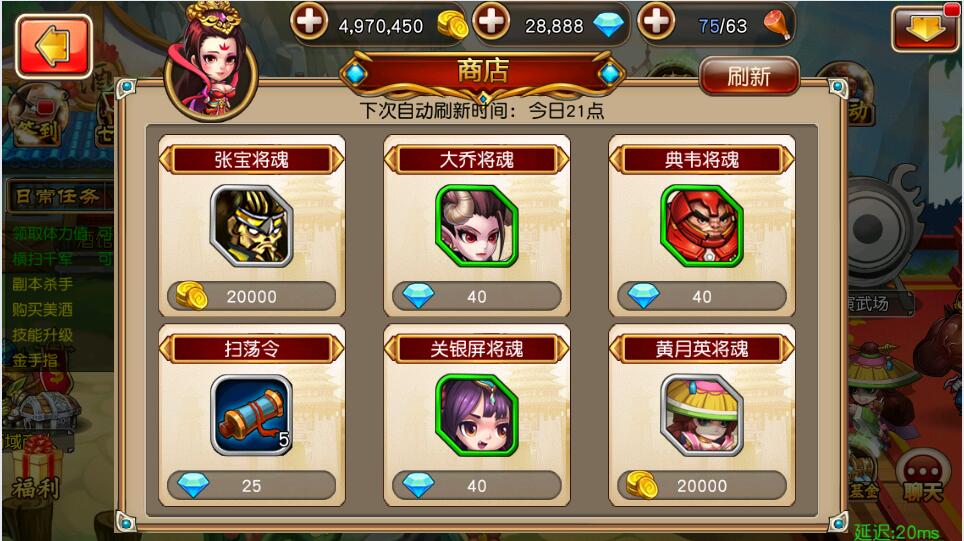The height and width of the screenshot is (541, 964).
Task: Pay 40 diamonds for 大乔将魂
Action: [477, 296]
